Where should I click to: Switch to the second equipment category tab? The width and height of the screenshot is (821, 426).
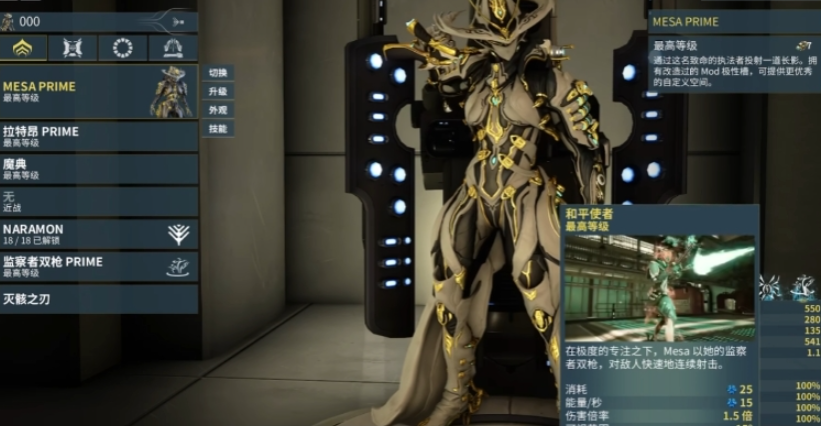(x=73, y=48)
